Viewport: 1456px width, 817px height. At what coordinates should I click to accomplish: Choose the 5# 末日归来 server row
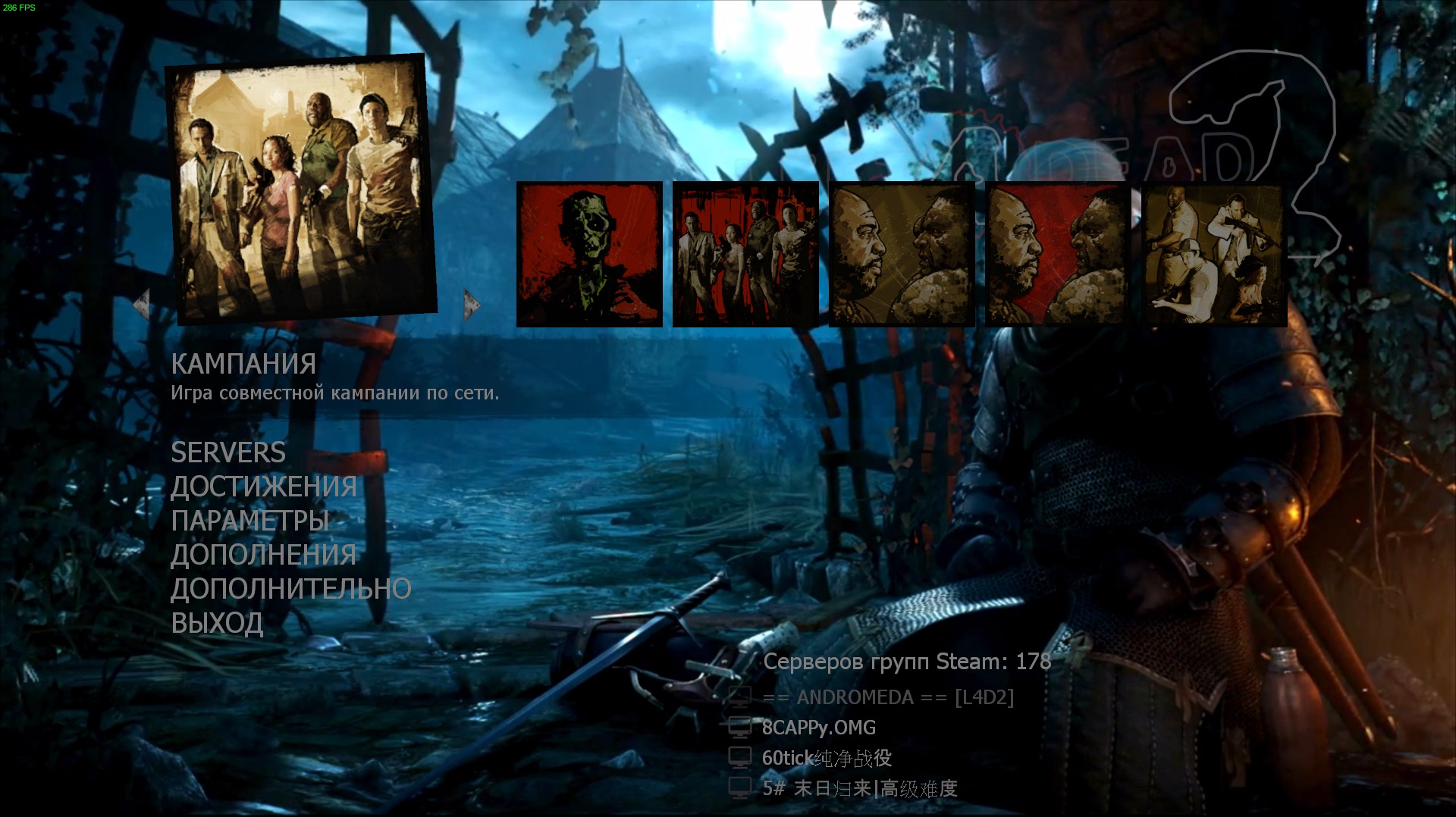(x=860, y=788)
